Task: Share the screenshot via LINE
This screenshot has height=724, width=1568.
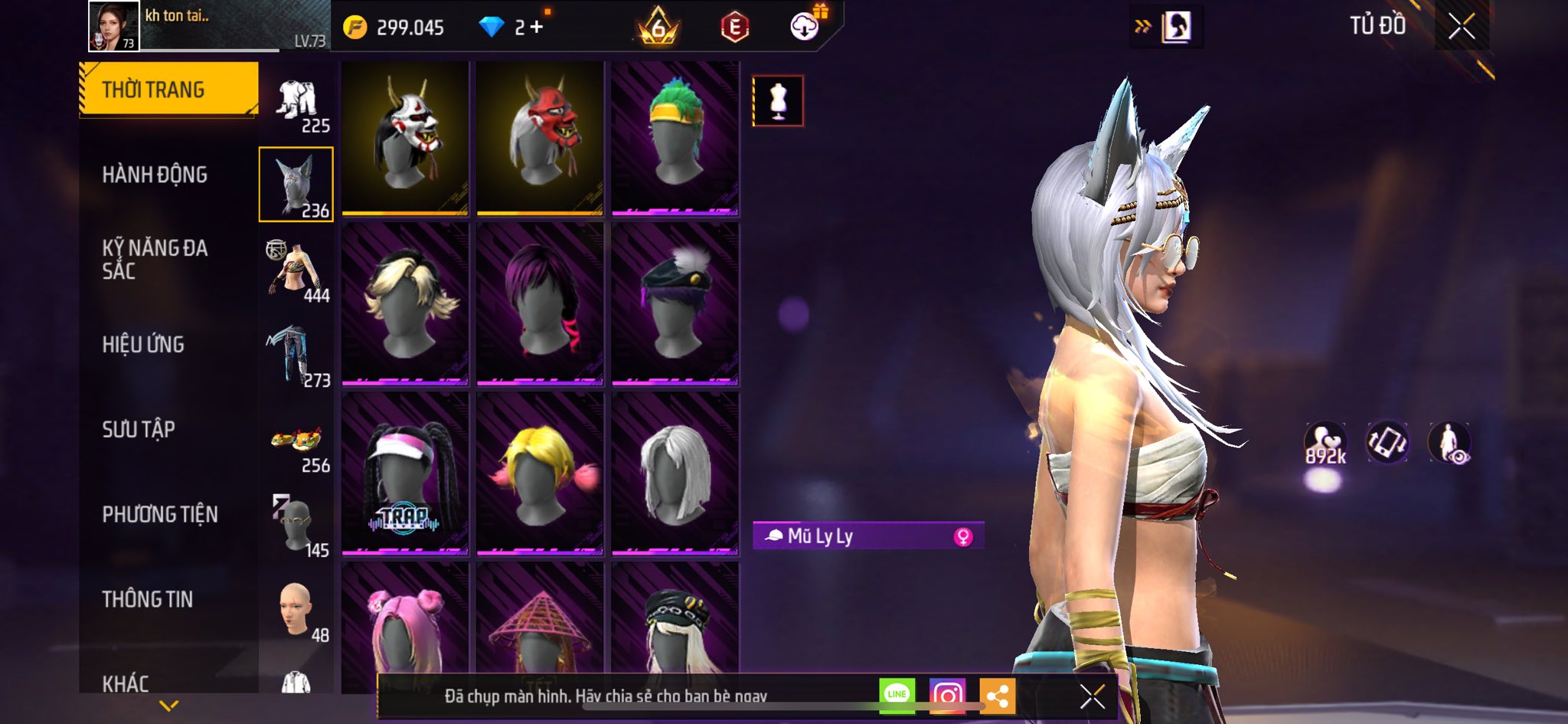Action: tap(897, 695)
